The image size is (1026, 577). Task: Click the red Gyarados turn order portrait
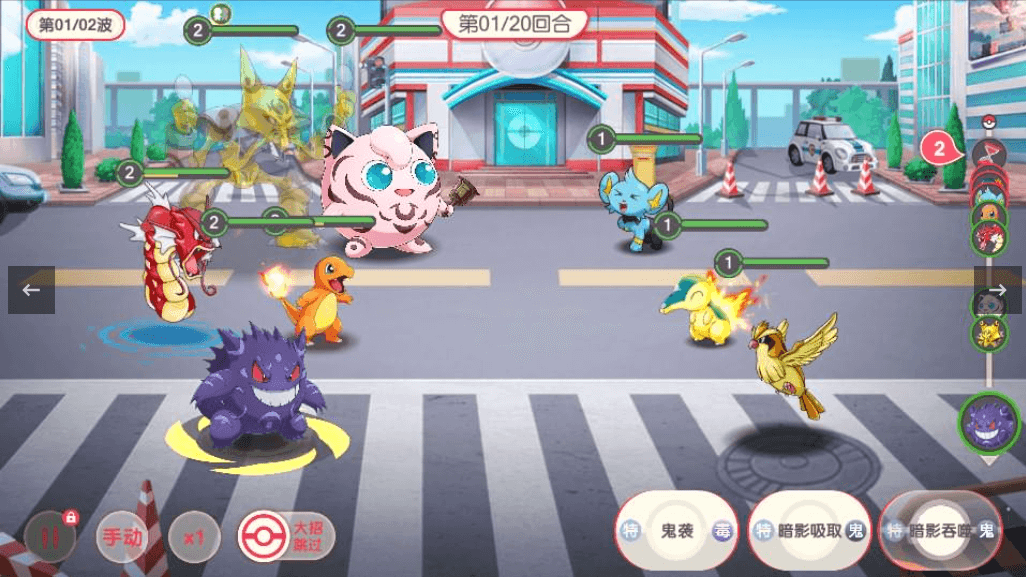click(x=989, y=238)
